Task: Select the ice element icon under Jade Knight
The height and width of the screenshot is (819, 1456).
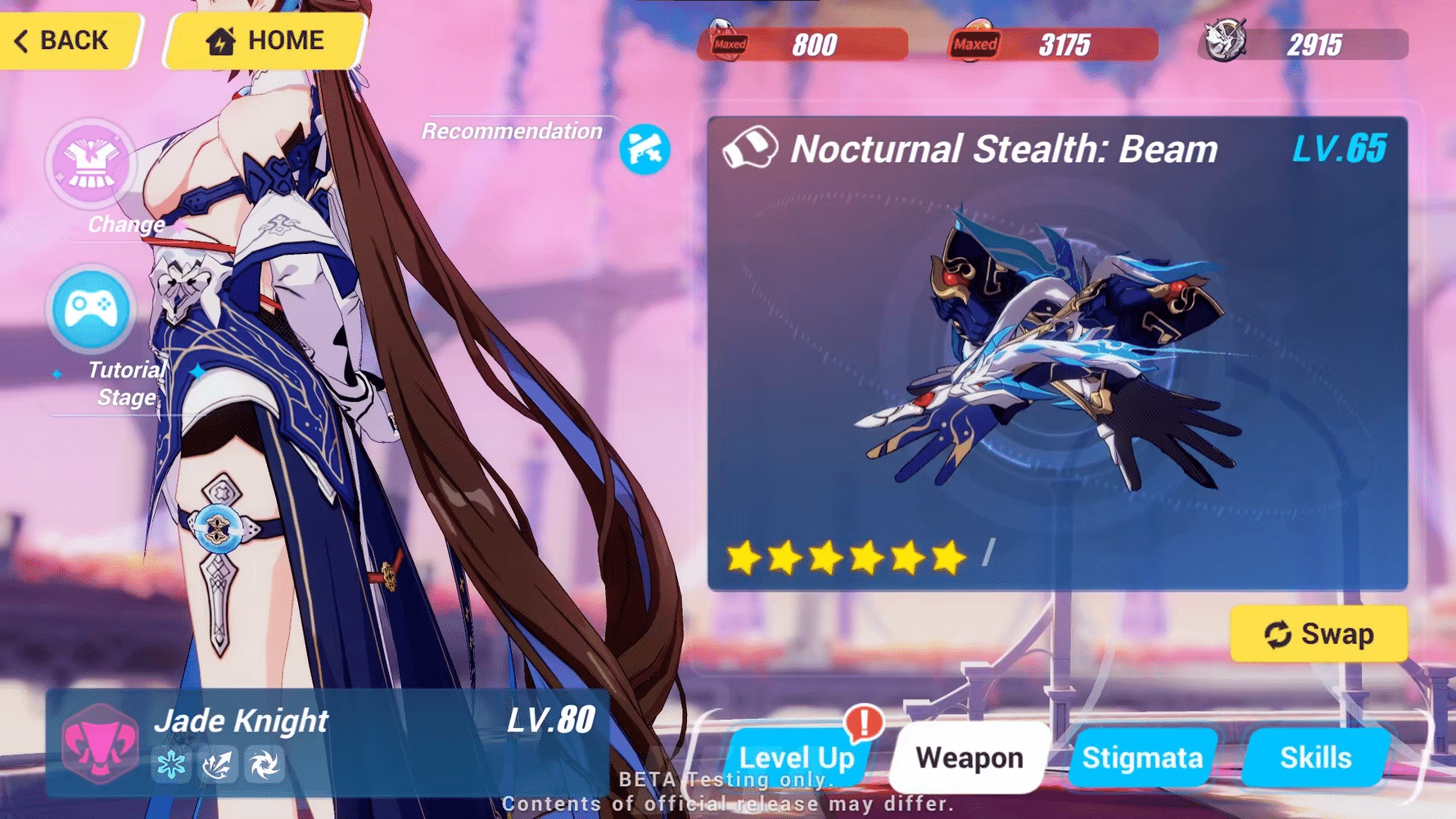Action: pyautogui.click(x=171, y=764)
